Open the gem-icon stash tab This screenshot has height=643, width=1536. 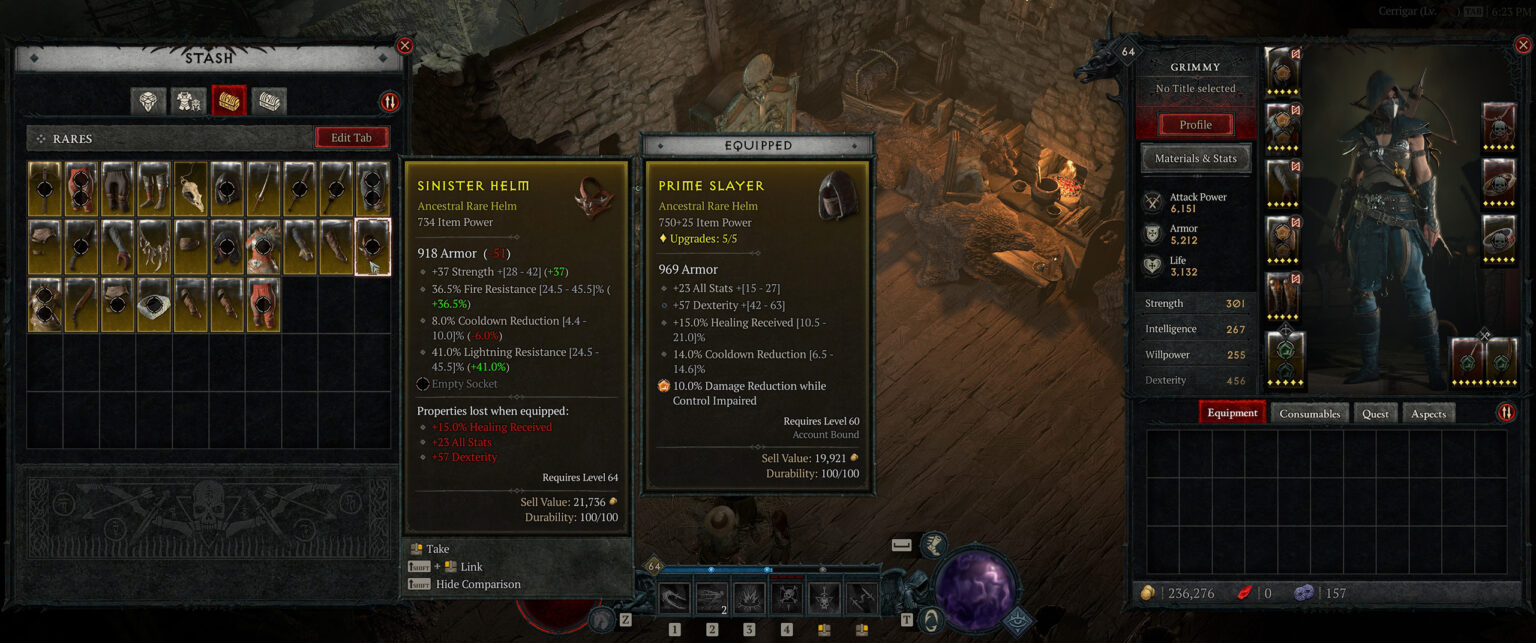pyautogui.click(x=150, y=101)
